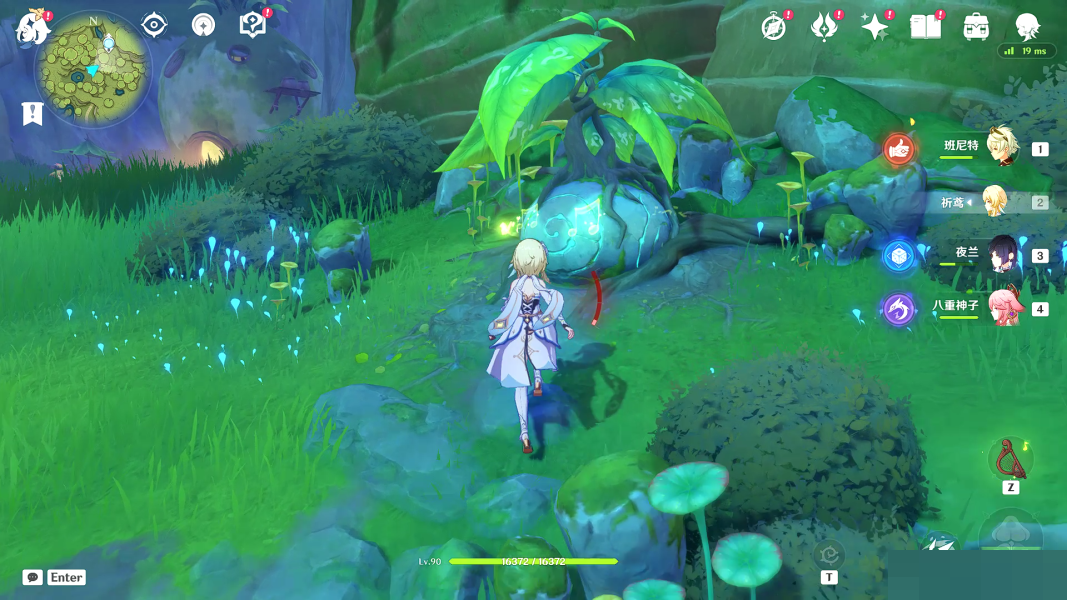Open the winged emblem events icon

point(824,27)
